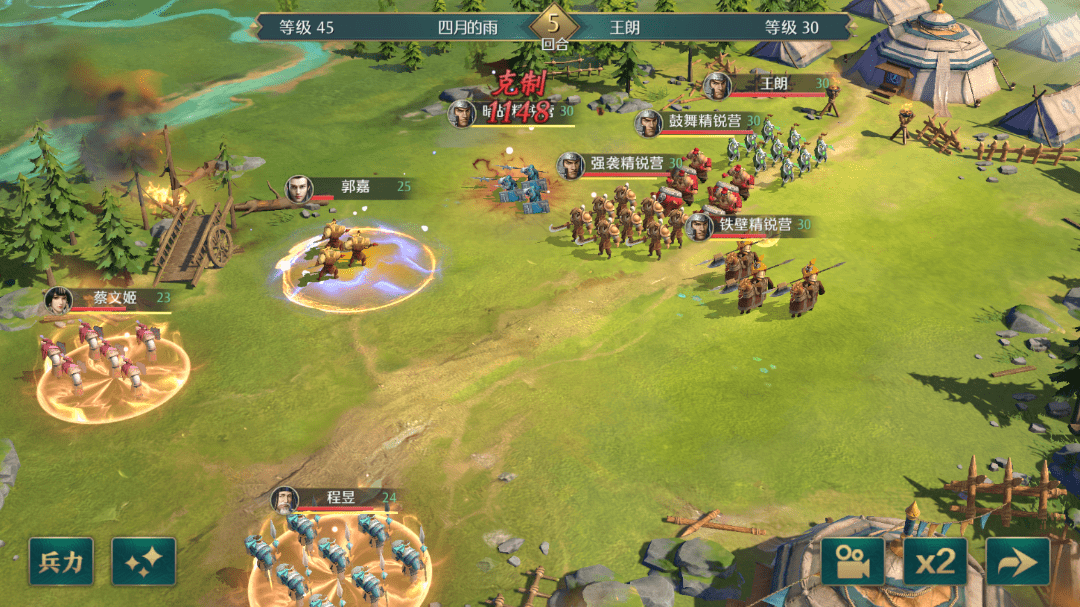1080x607 pixels.
Task: Open the 兵力 troop strength panel
Action: click(x=62, y=562)
